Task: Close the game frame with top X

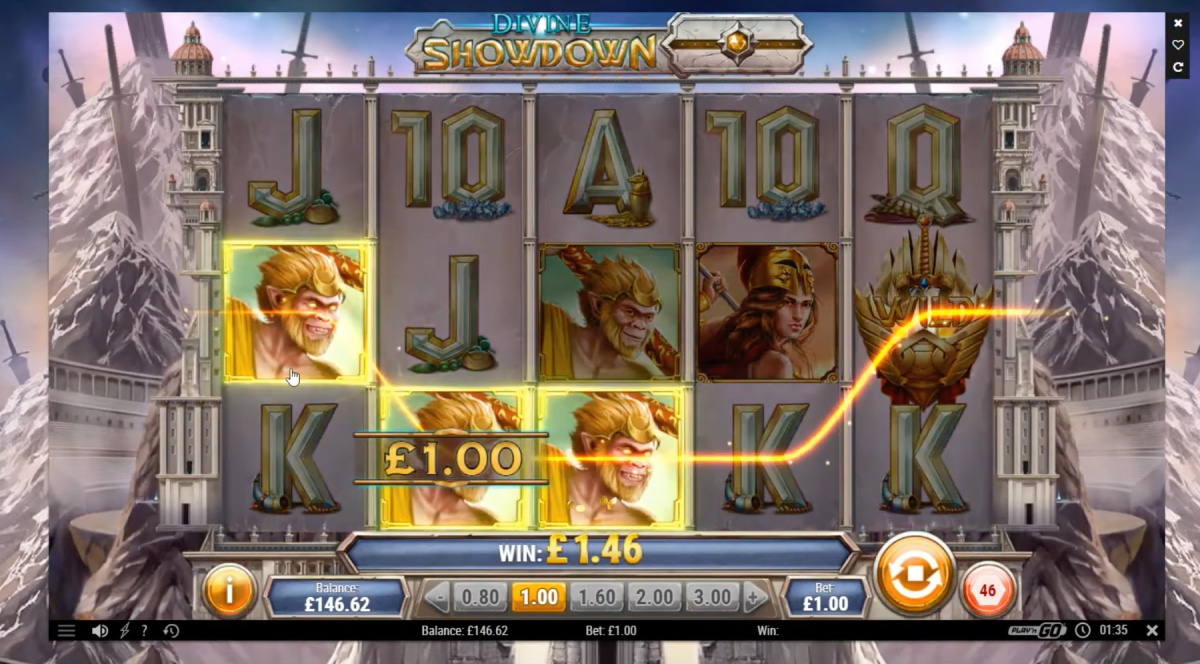Action: (1178, 23)
